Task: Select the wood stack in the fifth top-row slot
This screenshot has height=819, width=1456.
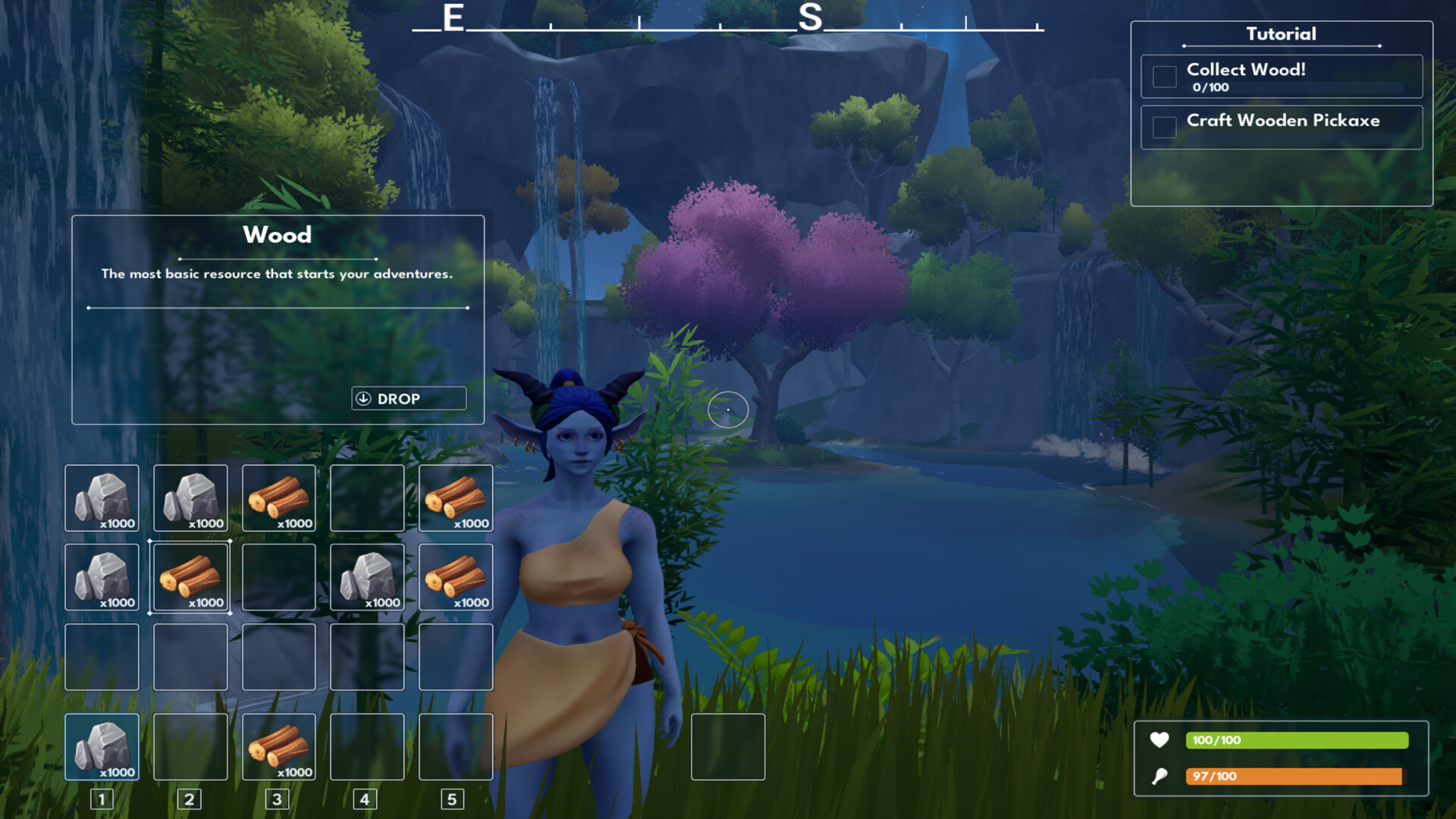Action: click(x=455, y=498)
